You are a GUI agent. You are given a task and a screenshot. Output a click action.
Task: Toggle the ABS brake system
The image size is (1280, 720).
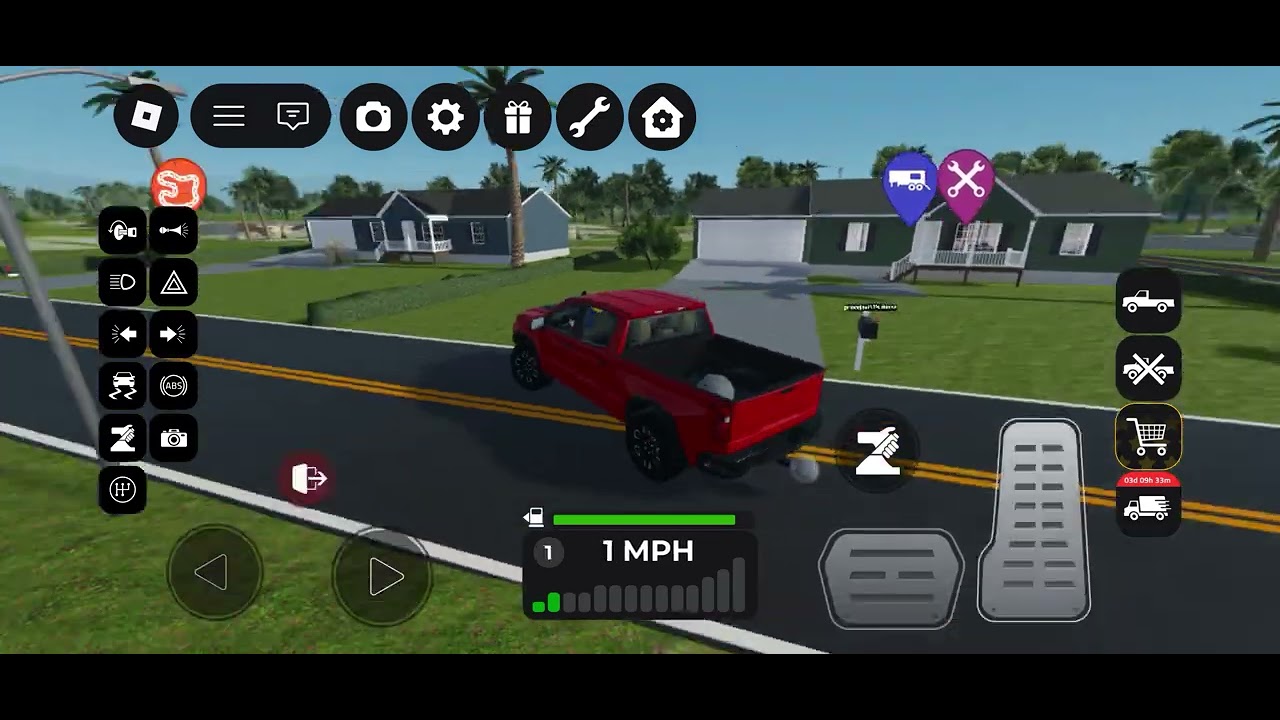coord(173,387)
